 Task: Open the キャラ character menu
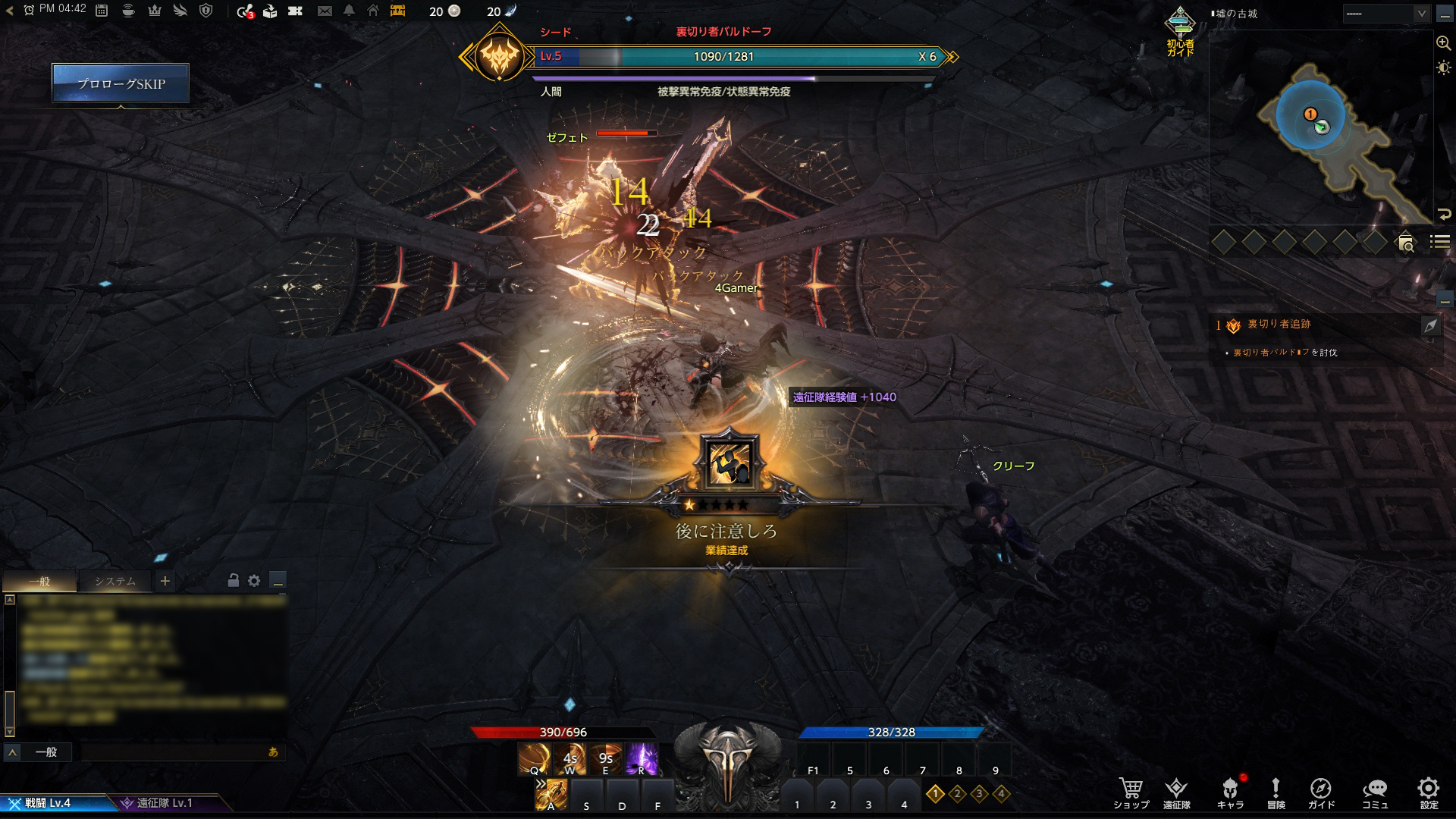click(x=1230, y=792)
